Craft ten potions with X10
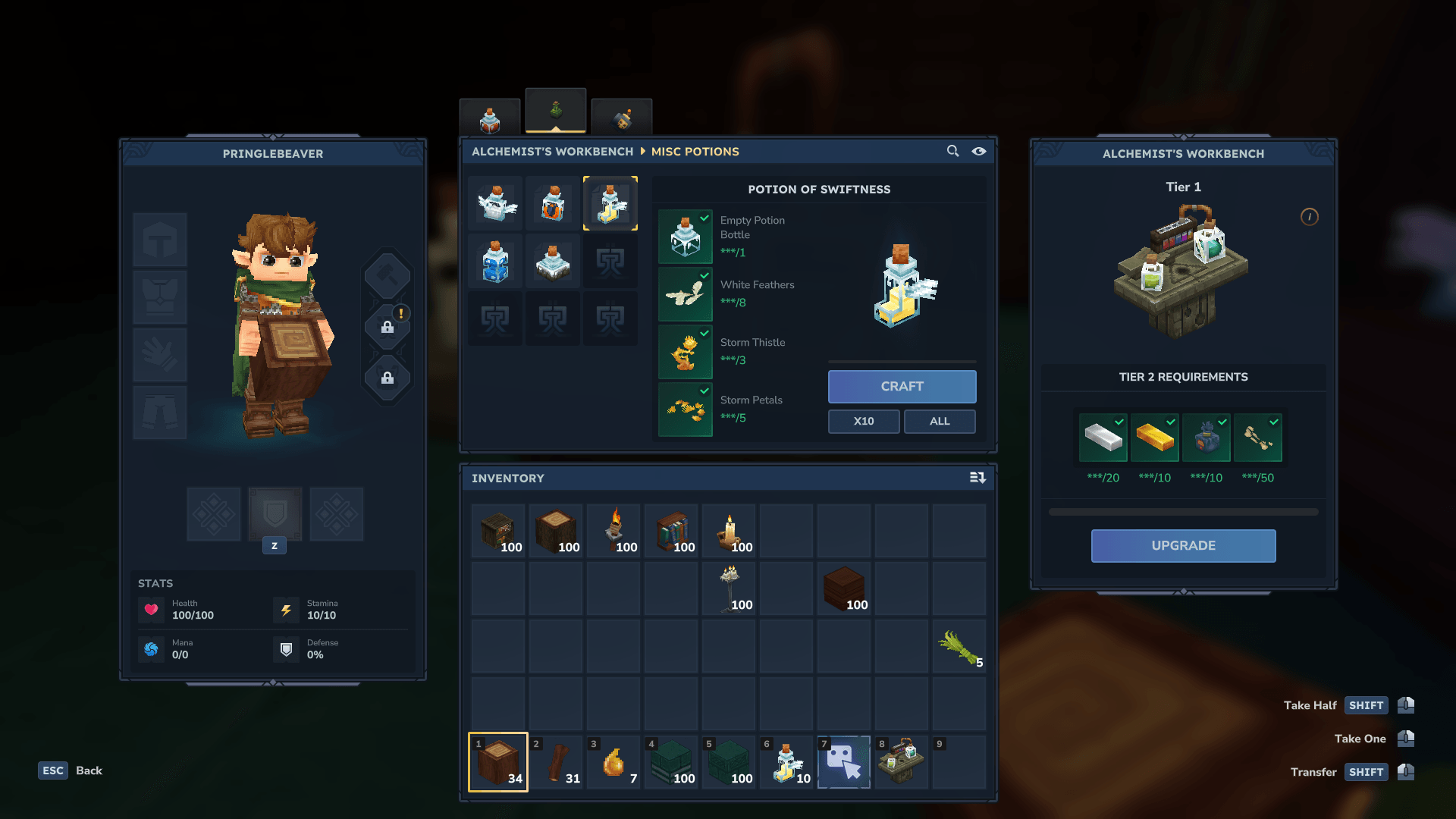Viewport: 1456px width, 819px height. (x=864, y=422)
